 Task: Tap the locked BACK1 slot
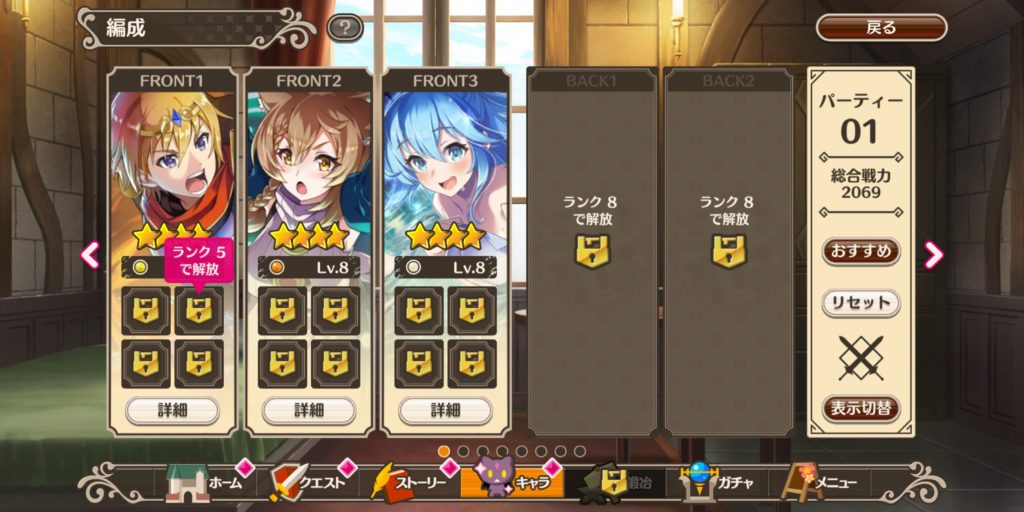(592, 250)
